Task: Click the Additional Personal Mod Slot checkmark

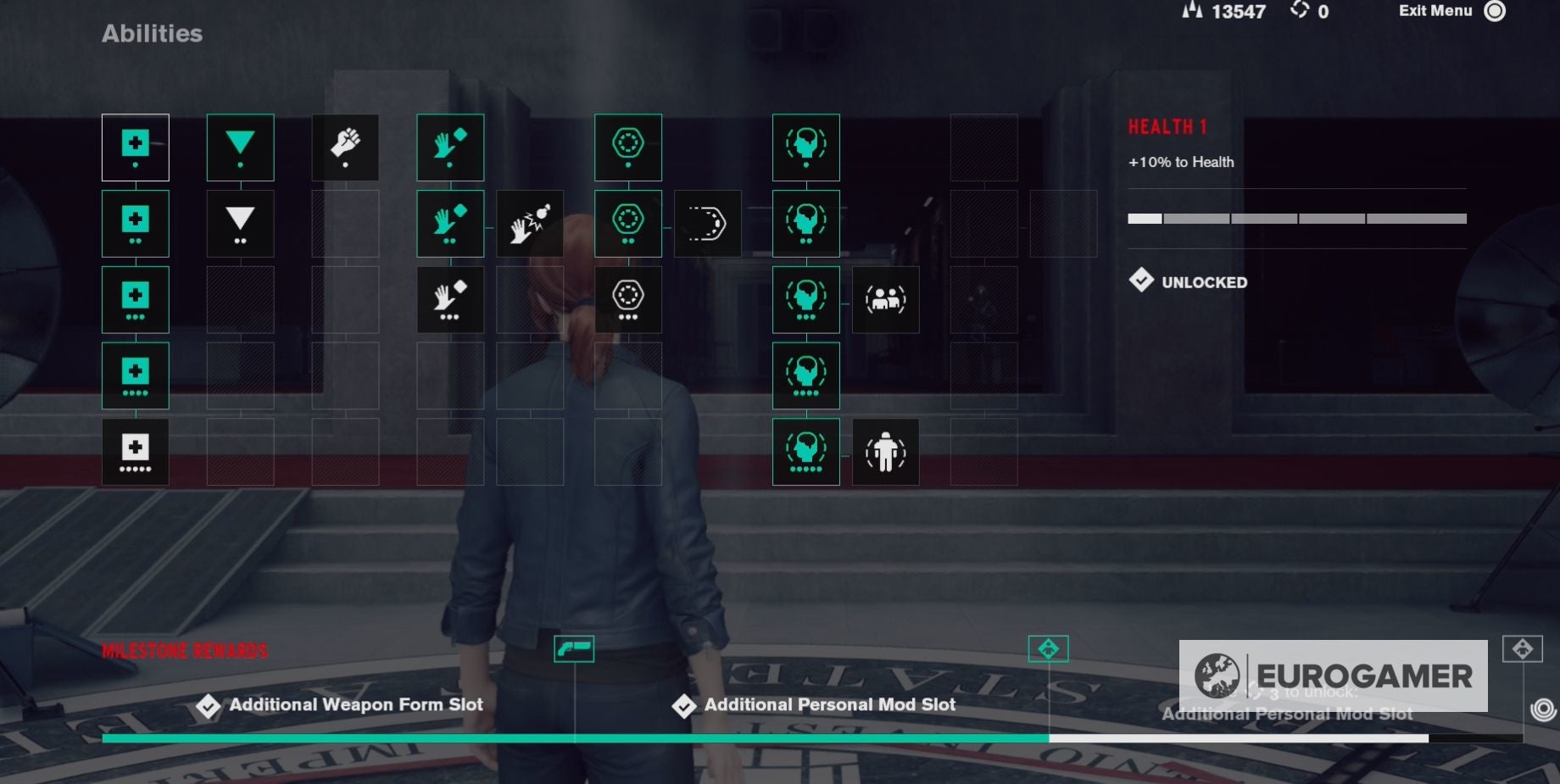Action: (683, 704)
